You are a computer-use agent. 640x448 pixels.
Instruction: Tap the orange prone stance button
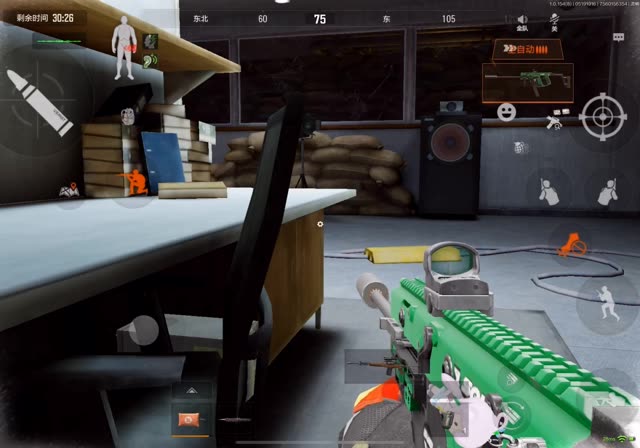click(572, 242)
